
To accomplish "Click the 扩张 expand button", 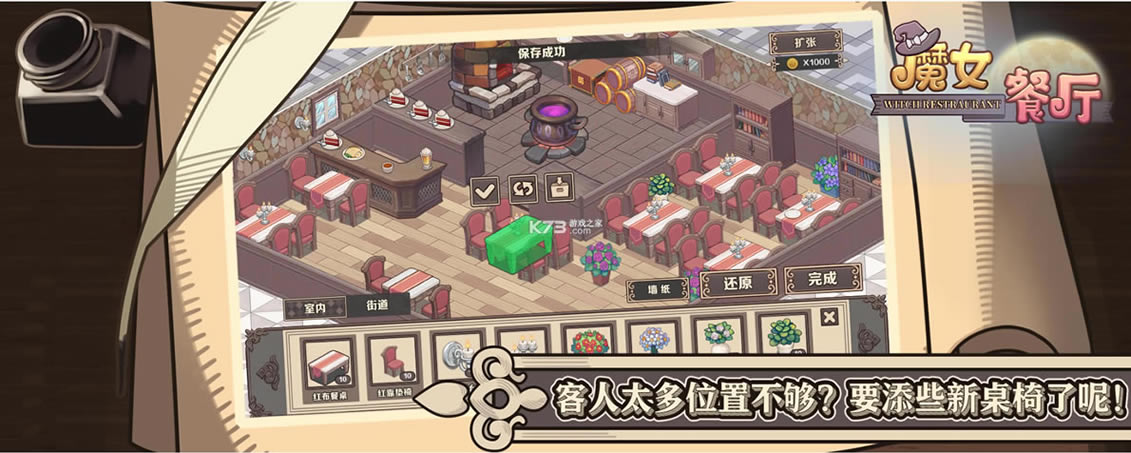I will pos(804,43).
